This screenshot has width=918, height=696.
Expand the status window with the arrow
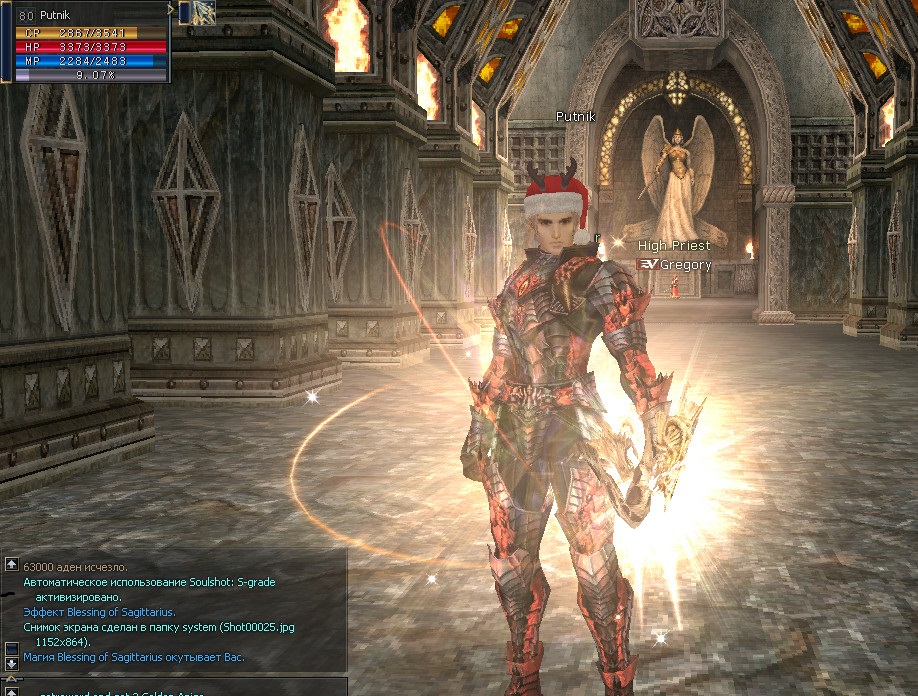[171, 10]
